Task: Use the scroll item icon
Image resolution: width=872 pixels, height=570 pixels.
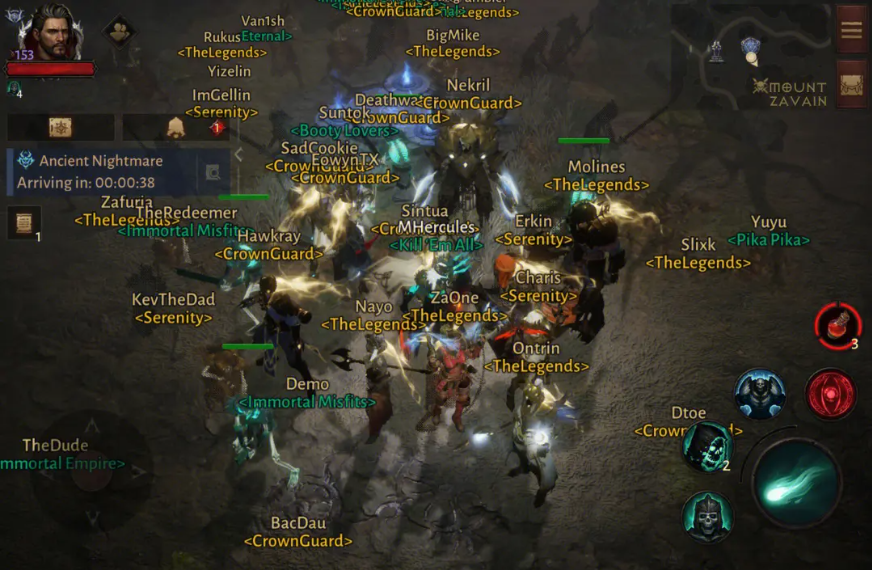Action: [x=24, y=222]
